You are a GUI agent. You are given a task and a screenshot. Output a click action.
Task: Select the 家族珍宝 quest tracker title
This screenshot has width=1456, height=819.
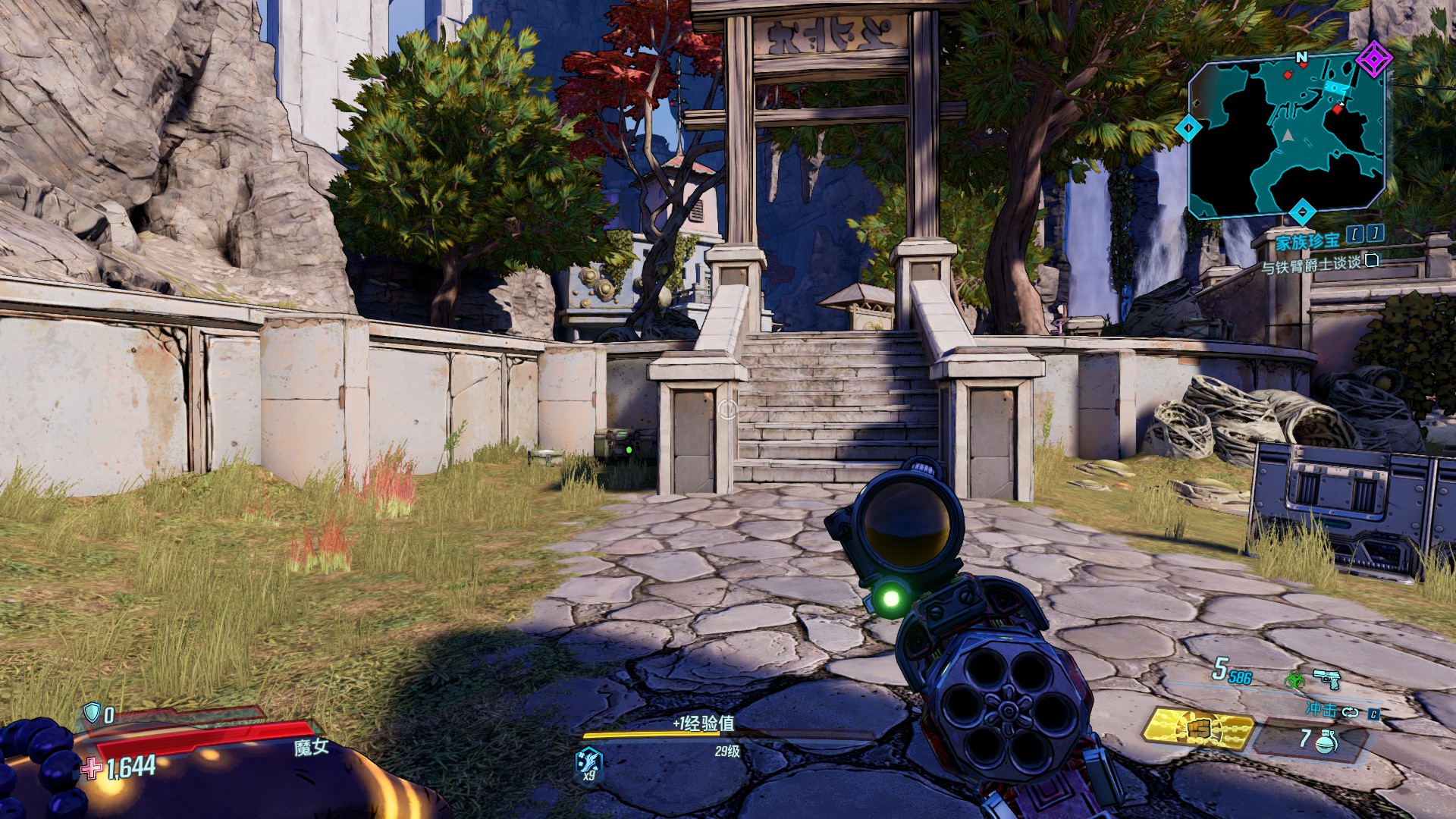[1307, 242]
